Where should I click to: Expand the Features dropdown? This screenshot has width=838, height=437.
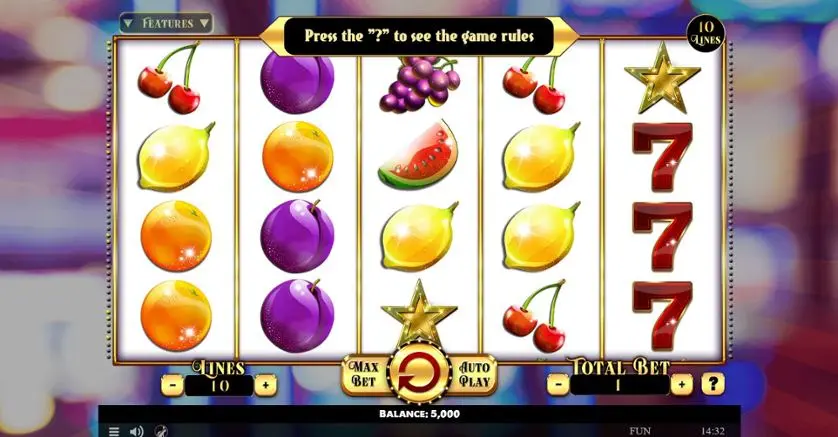coord(166,22)
